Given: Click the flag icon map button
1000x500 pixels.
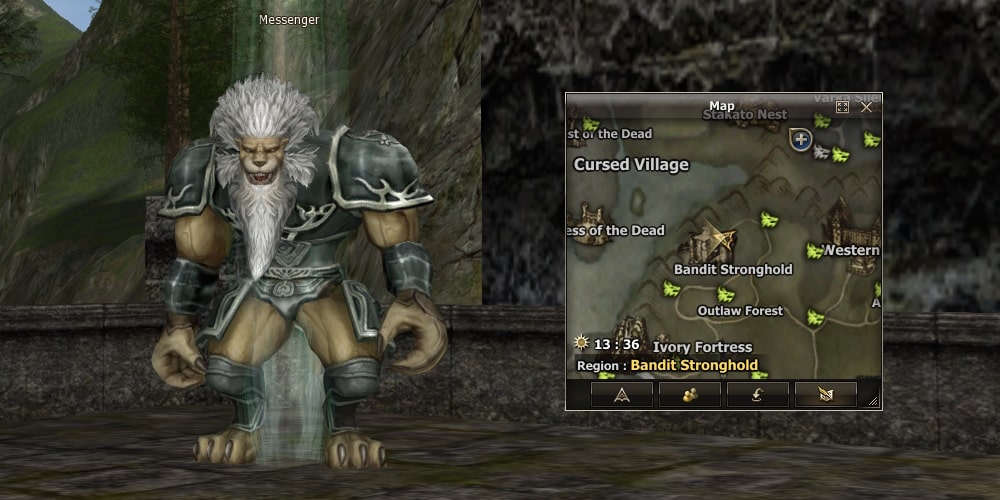Looking at the screenshot, I should click(x=825, y=394).
